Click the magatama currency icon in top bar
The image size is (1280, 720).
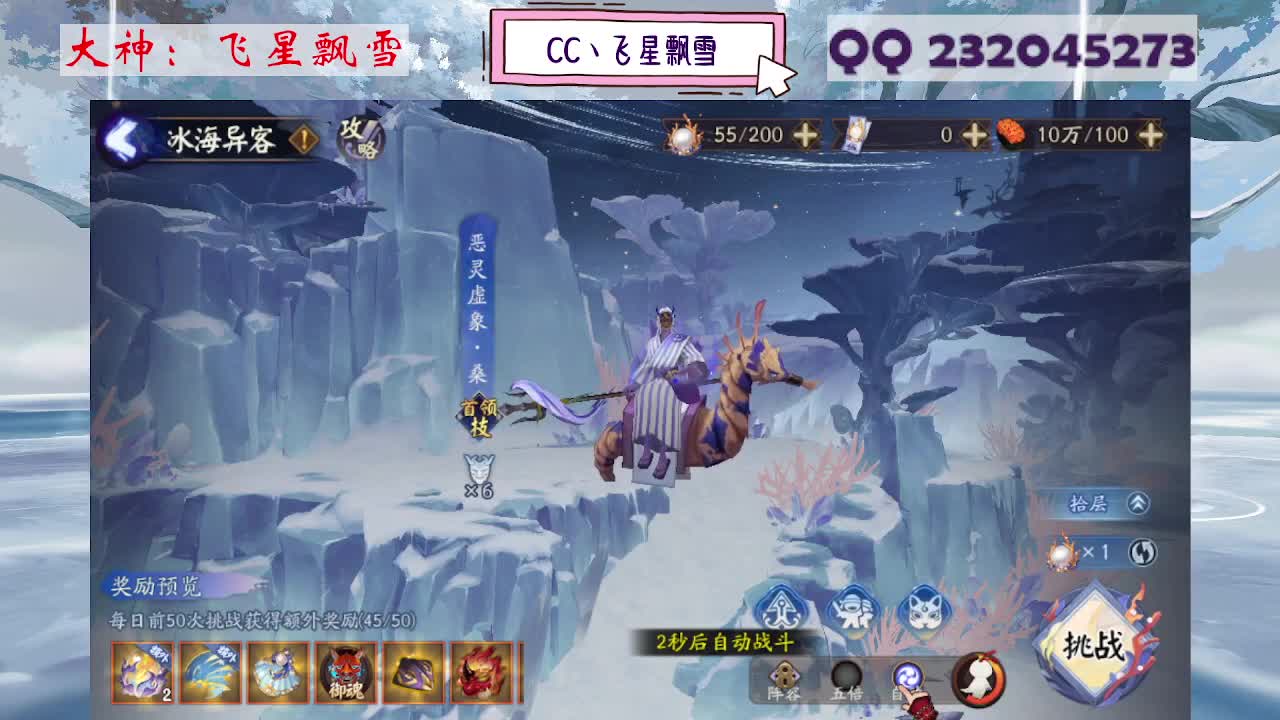point(685,134)
